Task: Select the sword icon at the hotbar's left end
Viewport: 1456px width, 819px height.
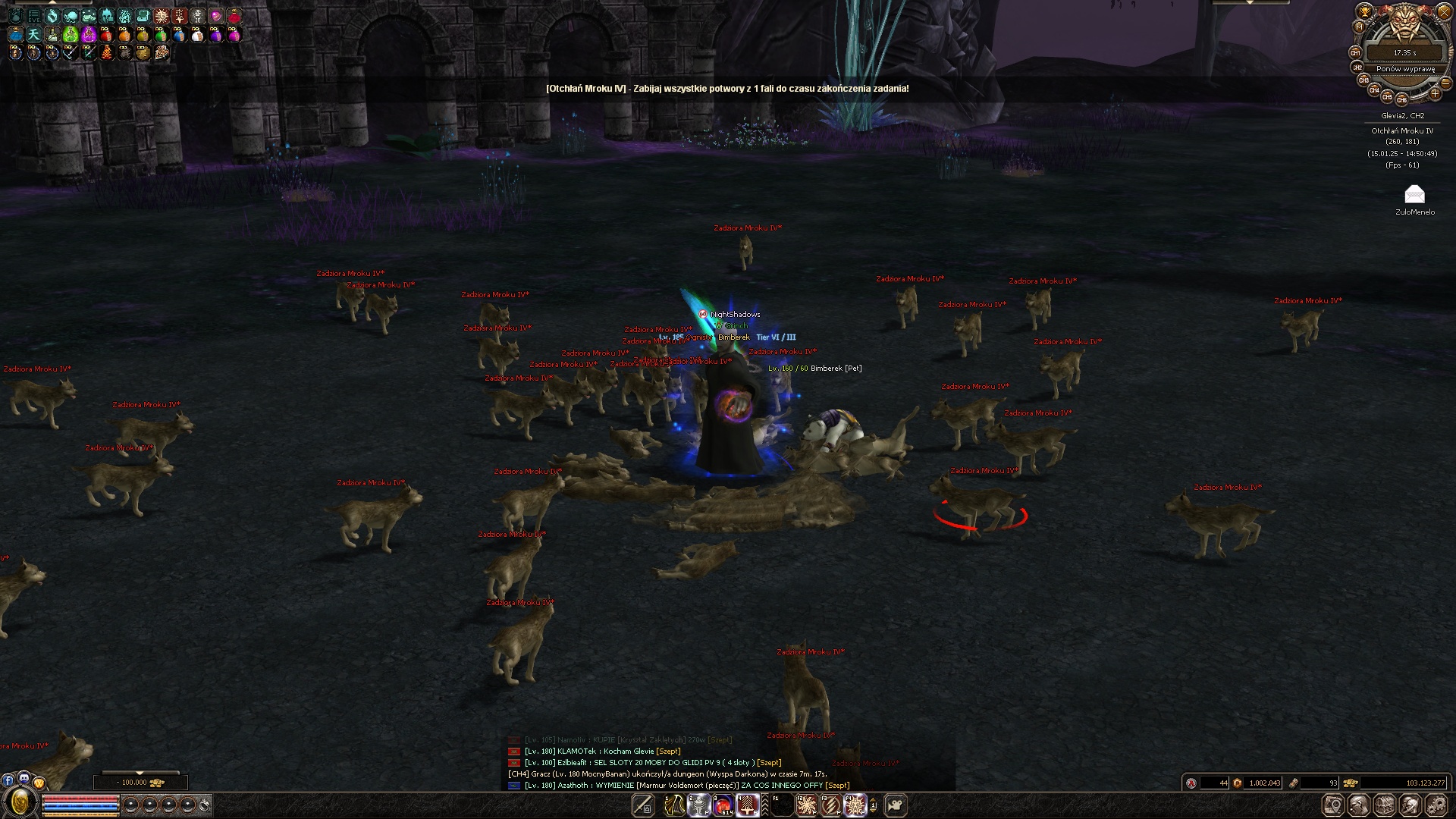Action: point(642,805)
